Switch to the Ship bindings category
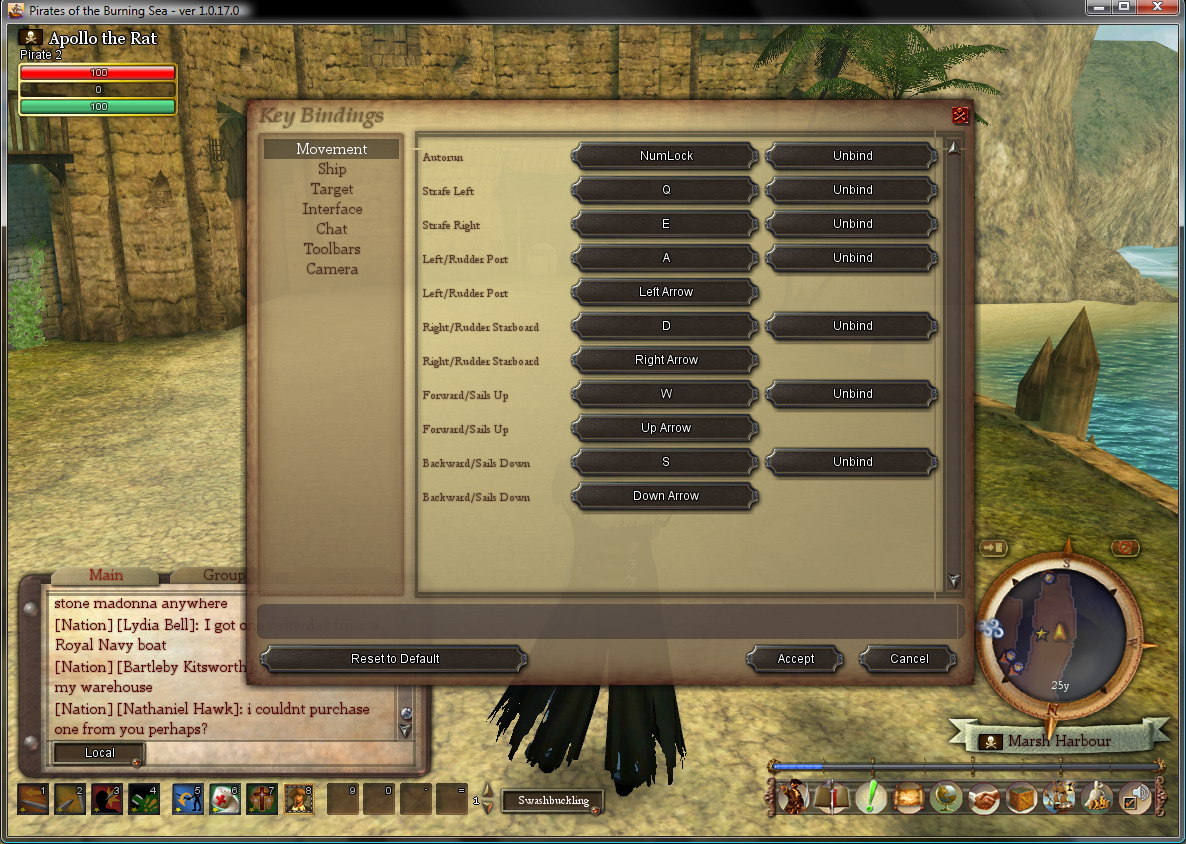The image size is (1186, 844). pos(332,169)
